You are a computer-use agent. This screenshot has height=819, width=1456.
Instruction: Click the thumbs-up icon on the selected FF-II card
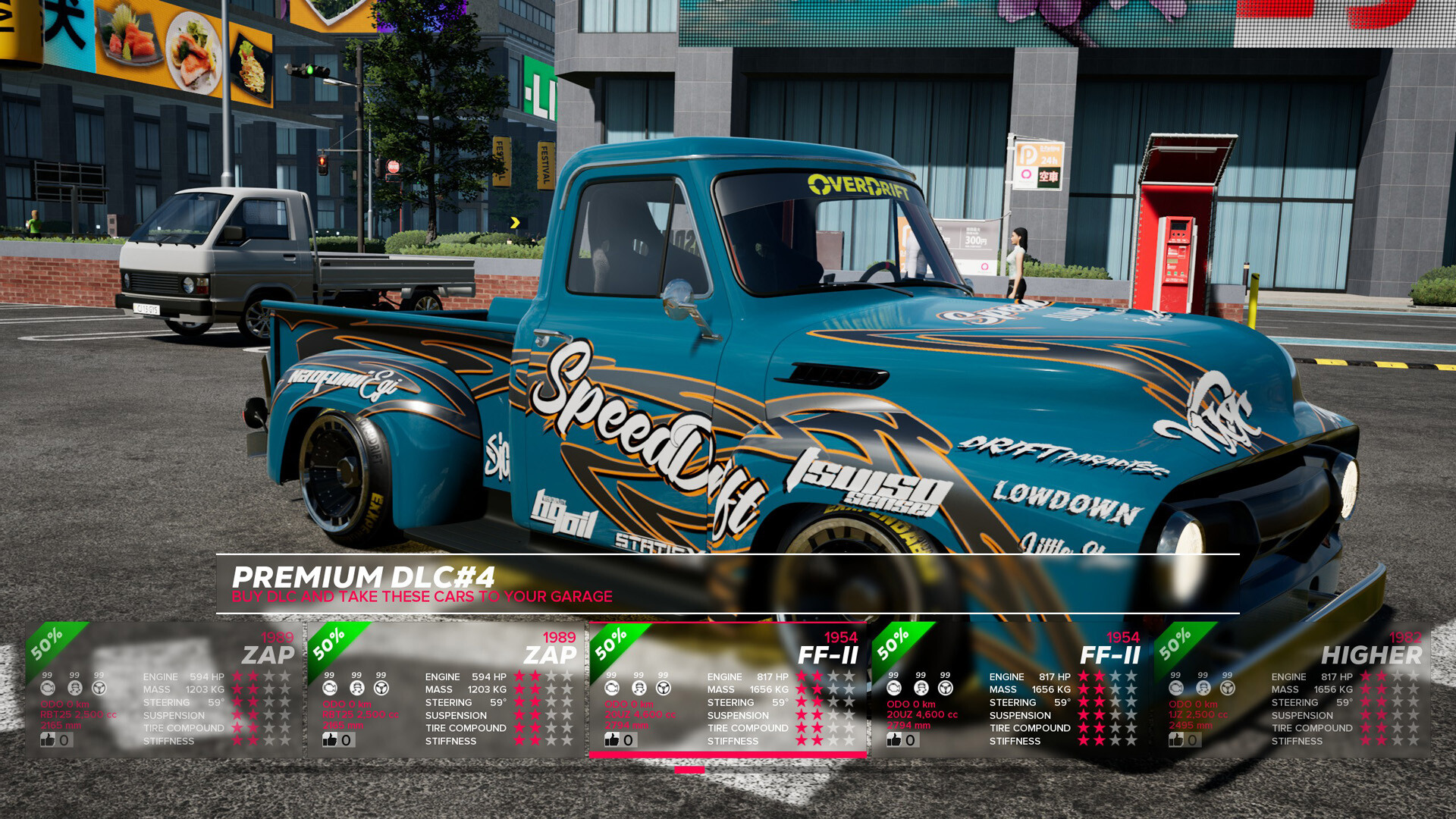click(611, 739)
